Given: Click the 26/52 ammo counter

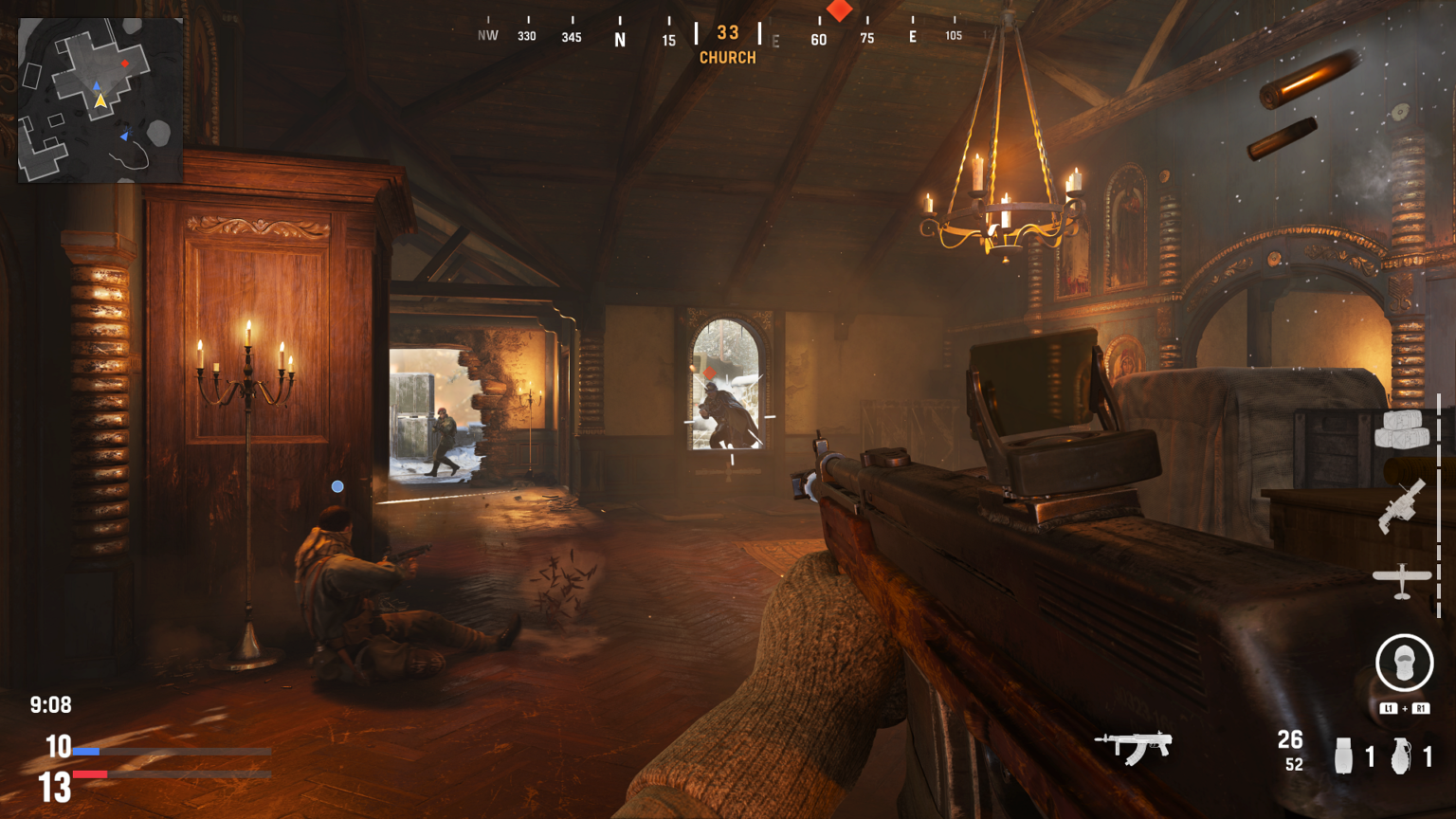Looking at the screenshot, I should [x=1291, y=749].
